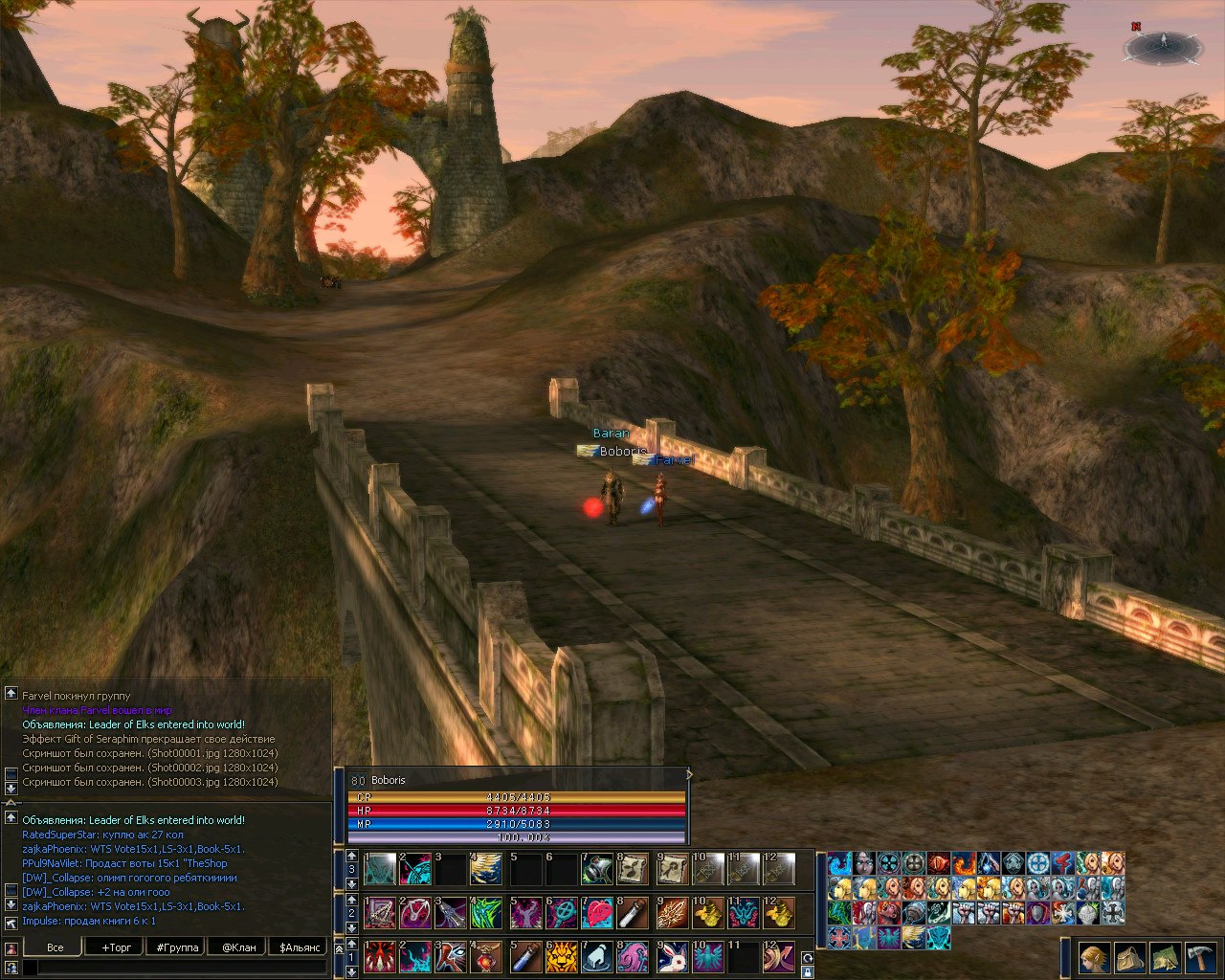Select the @Клан chat tab
The width and height of the screenshot is (1225, 980).
coord(238,947)
